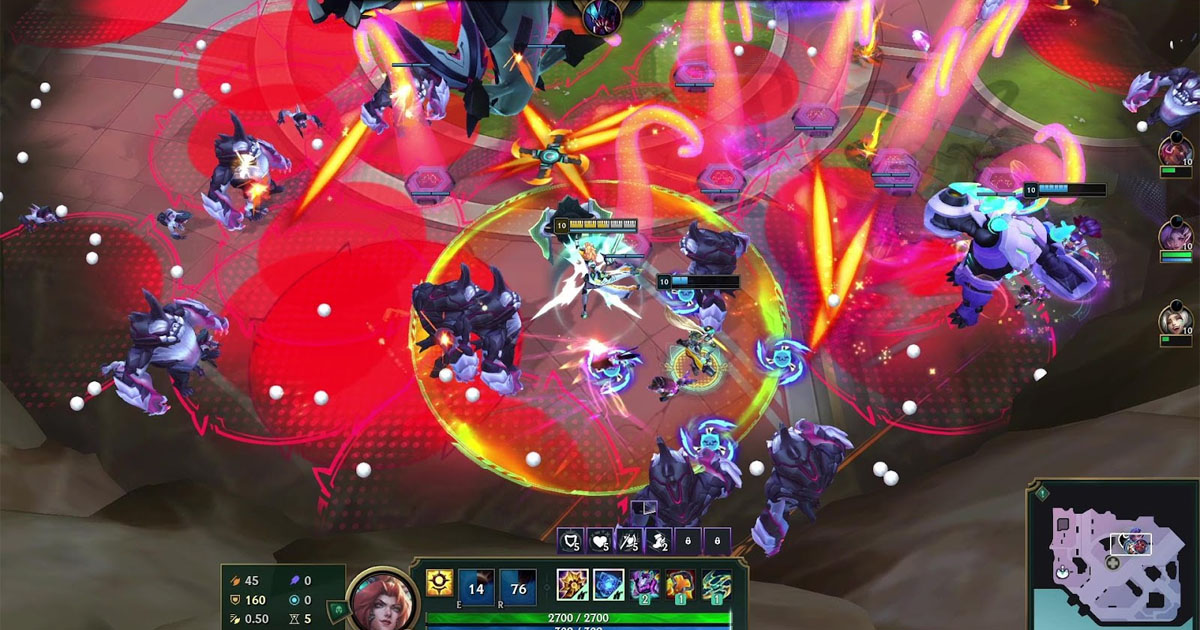Select the pink-horned ally portrait
Screen dimensions: 1200x630
(1176, 152)
